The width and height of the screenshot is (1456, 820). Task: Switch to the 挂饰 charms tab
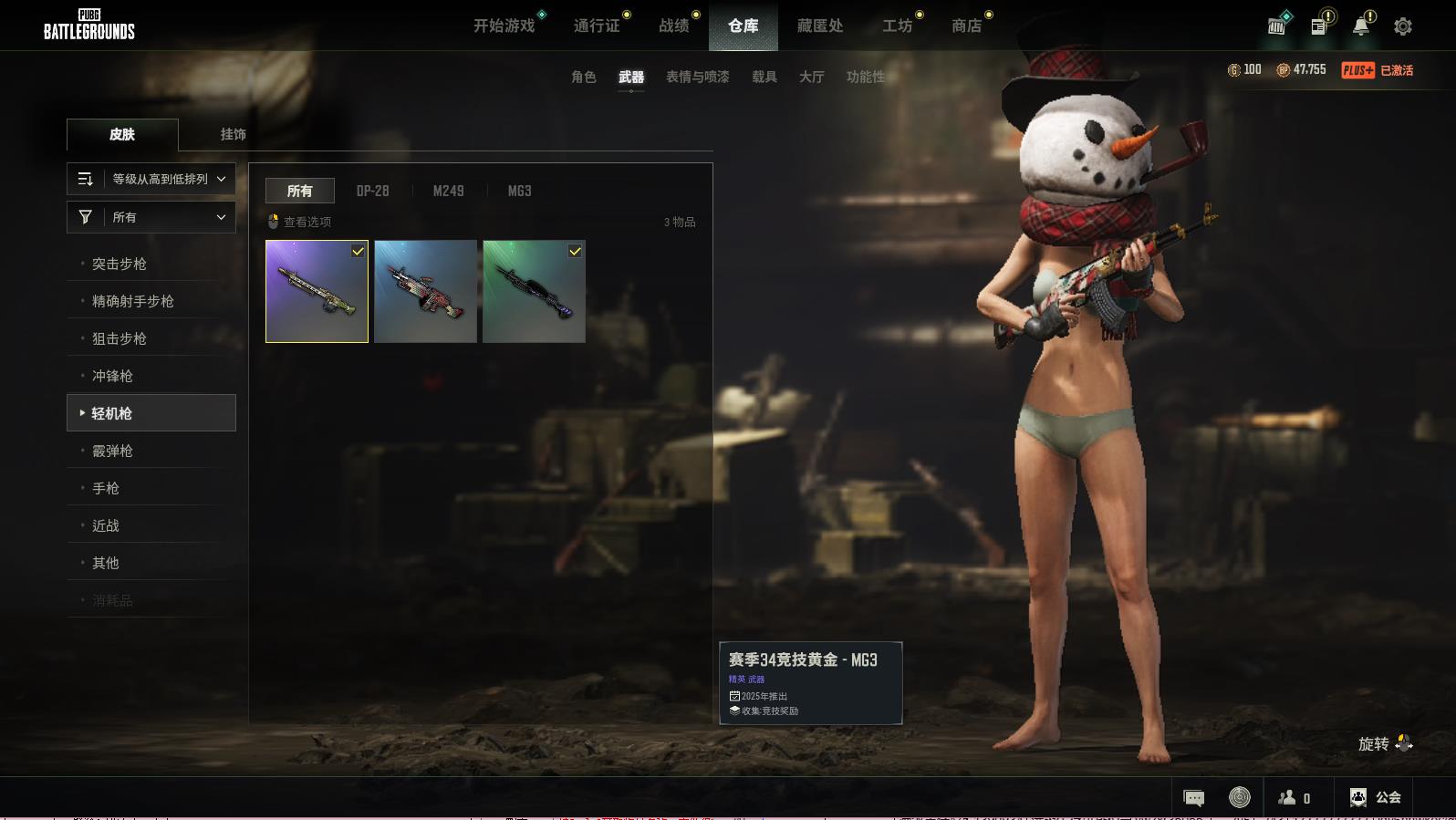coord(234,134)
